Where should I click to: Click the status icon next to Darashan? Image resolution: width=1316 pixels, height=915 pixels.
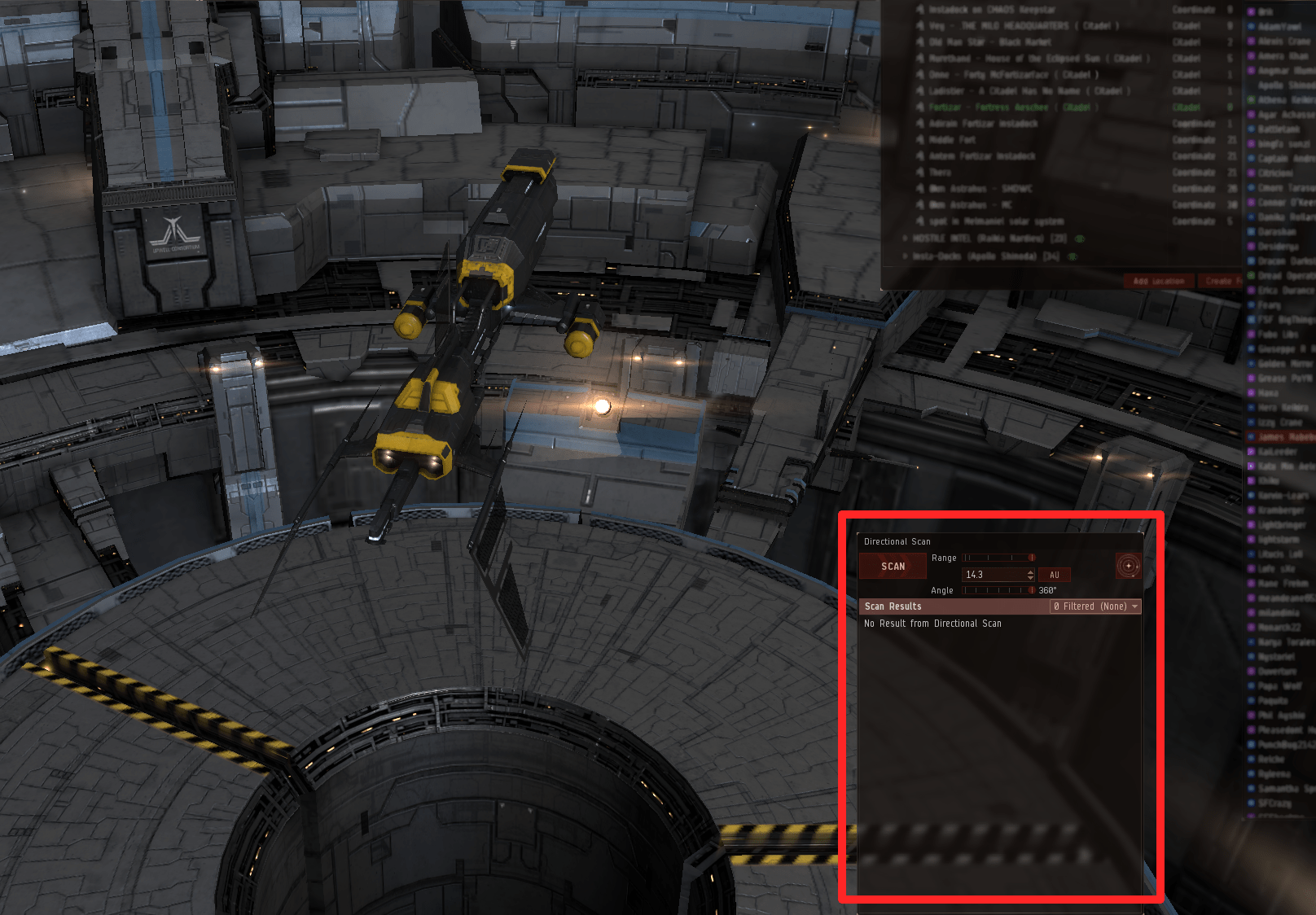point(1251,230)
